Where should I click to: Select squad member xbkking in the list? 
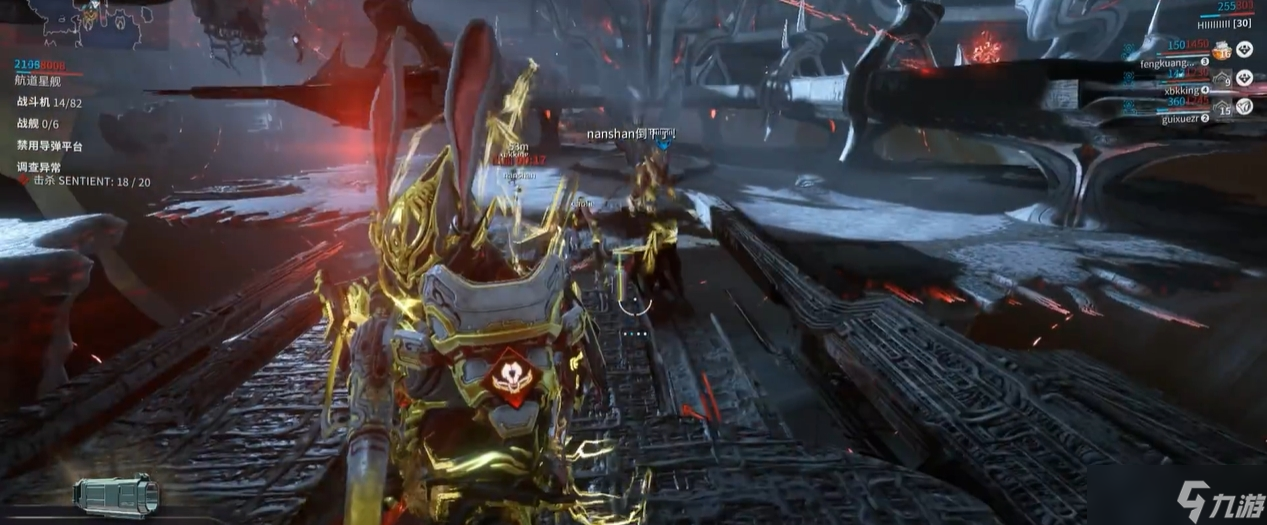[x=1181, y=90]
